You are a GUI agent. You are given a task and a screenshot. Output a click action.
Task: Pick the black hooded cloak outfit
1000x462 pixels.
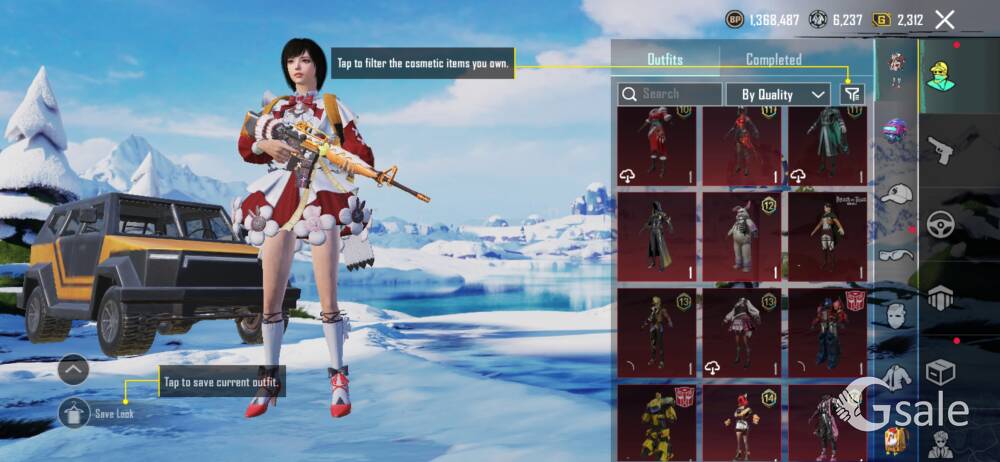[x=656, y=237]
